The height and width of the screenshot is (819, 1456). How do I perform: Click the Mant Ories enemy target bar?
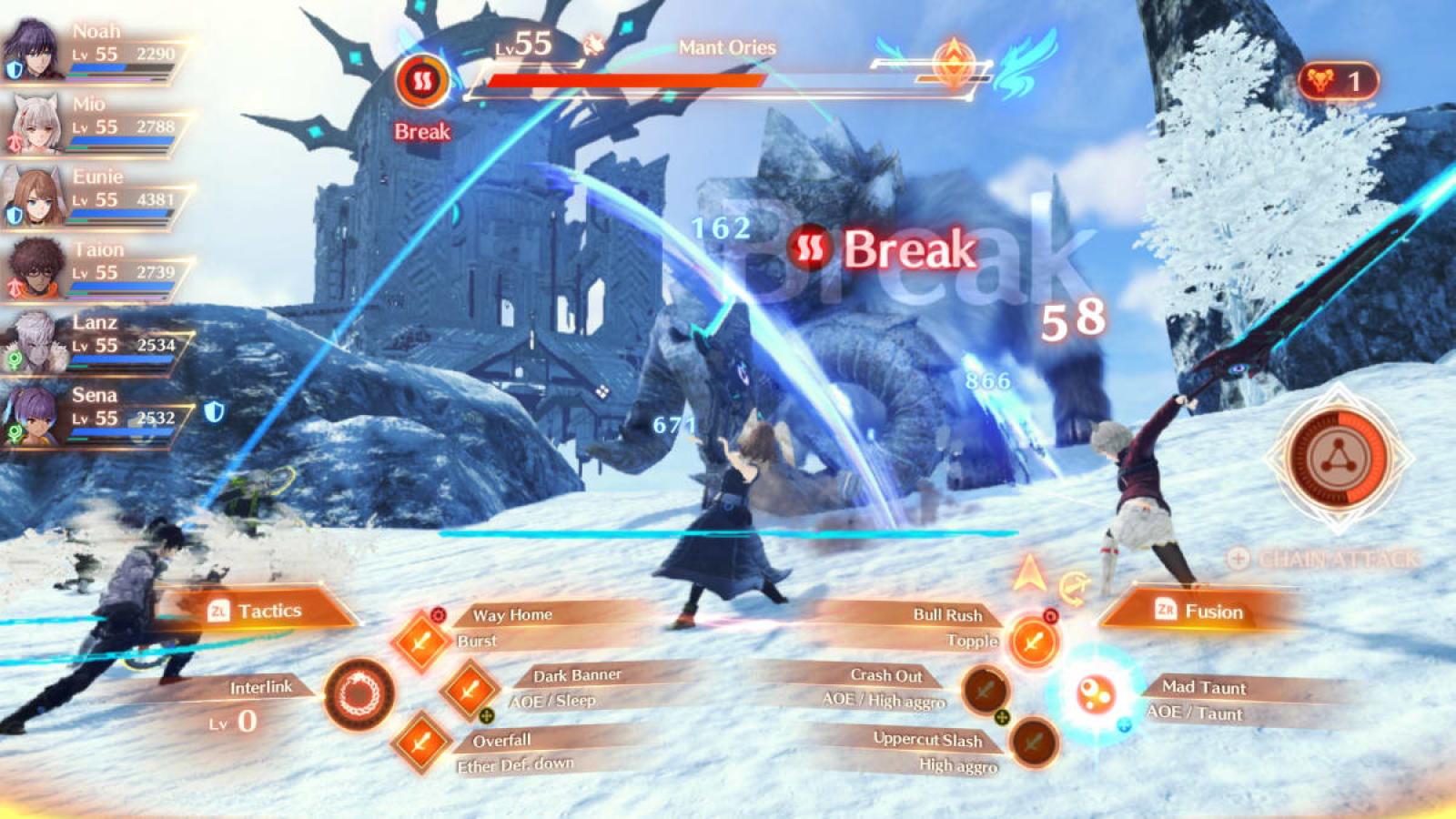pyautogui.click(x=628, y=80)
